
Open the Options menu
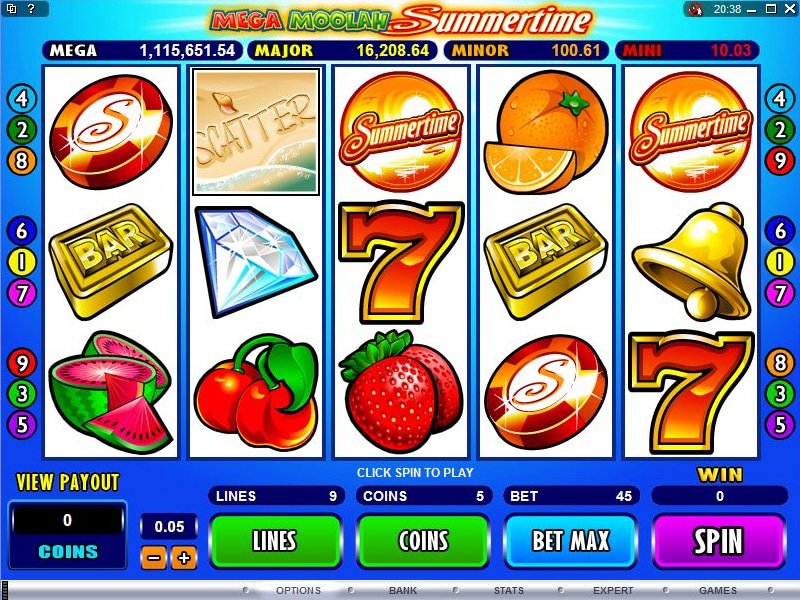tap(298, 591)
